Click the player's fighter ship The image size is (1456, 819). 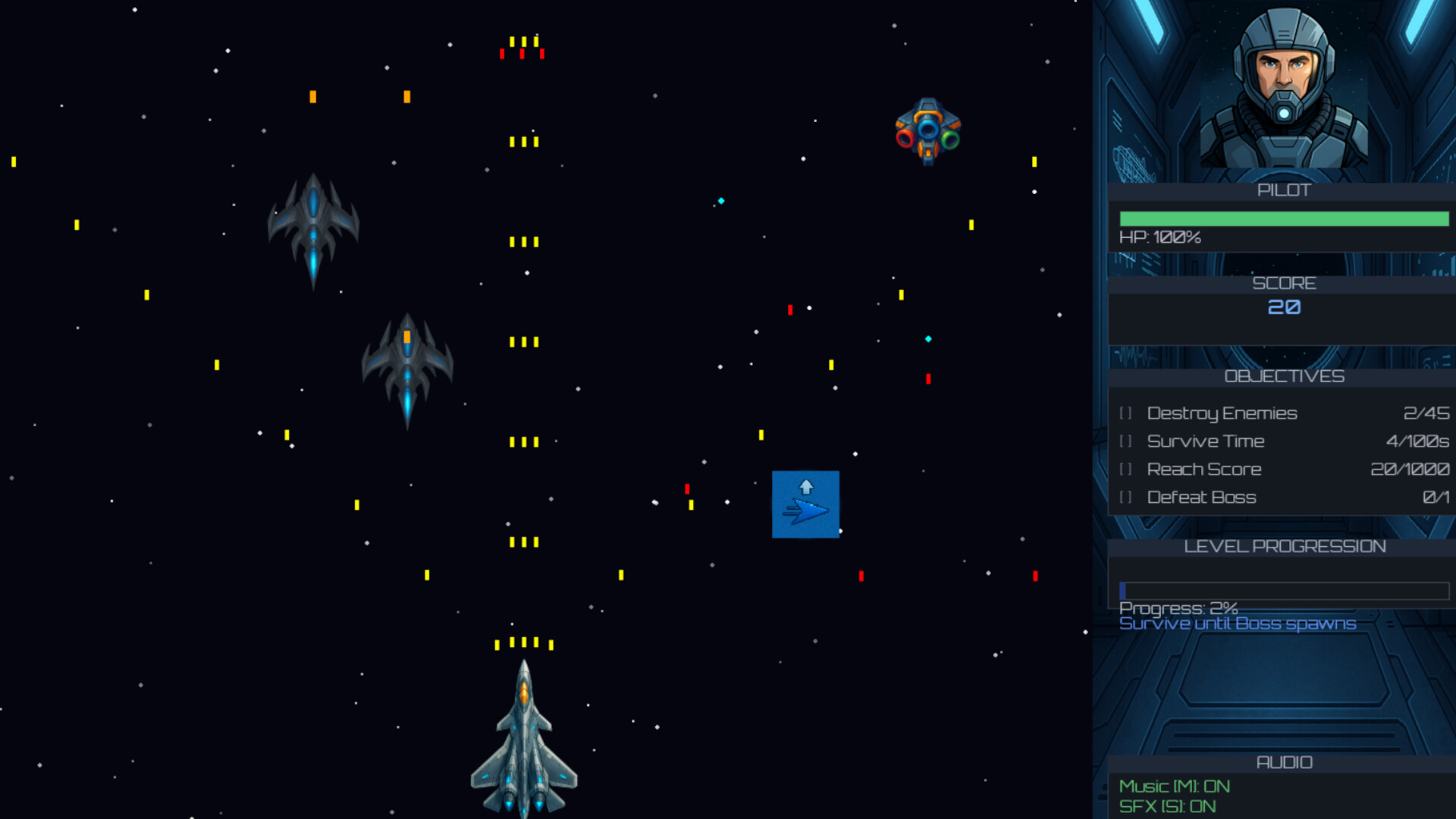[525, 739]
